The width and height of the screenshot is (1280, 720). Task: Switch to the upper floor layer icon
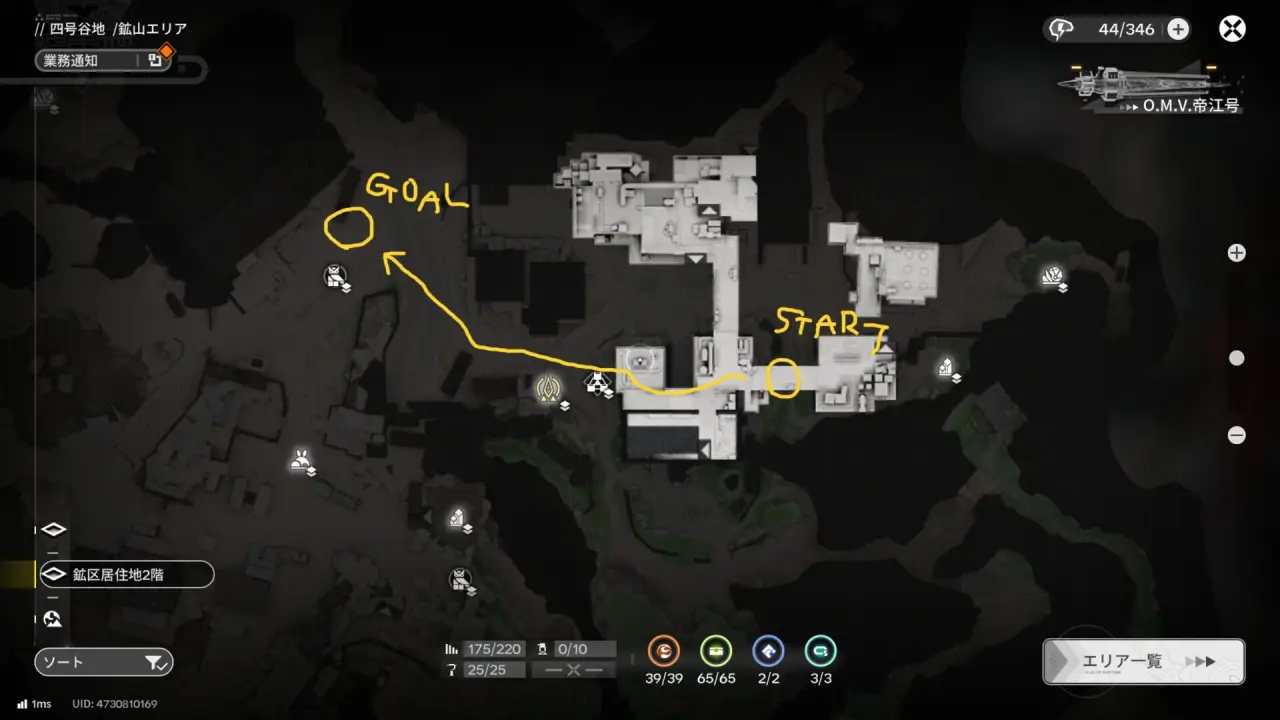[x=53, y=529]
